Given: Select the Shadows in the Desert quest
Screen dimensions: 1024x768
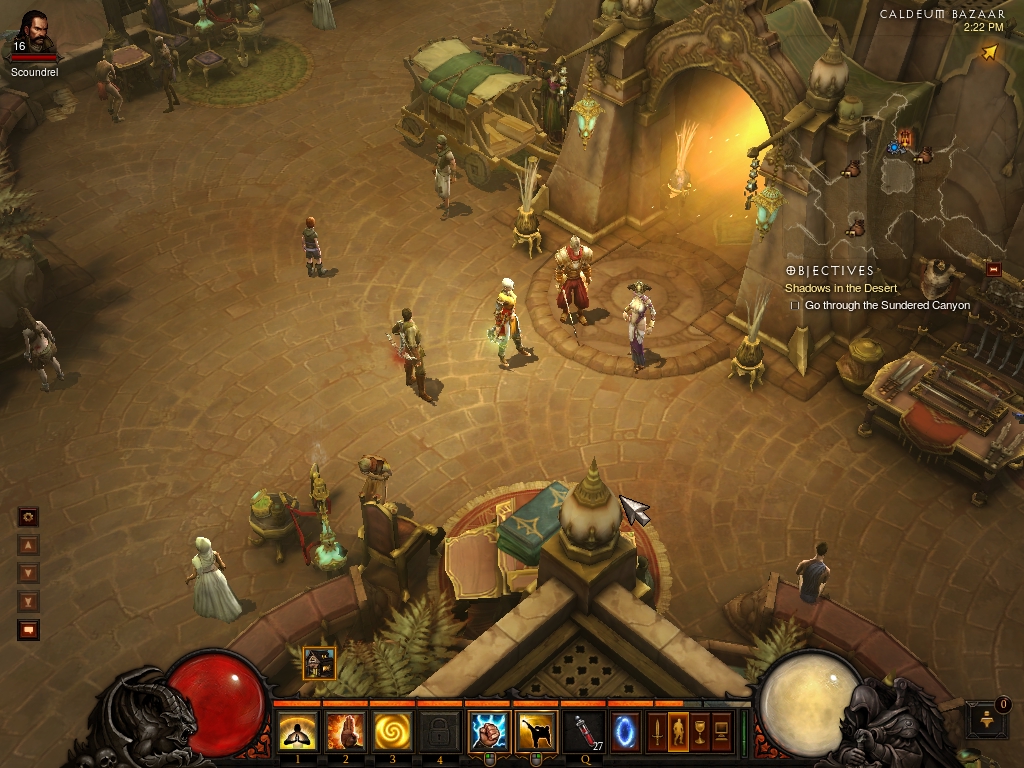Looking at the screenshot, I should tap(840, 288).
